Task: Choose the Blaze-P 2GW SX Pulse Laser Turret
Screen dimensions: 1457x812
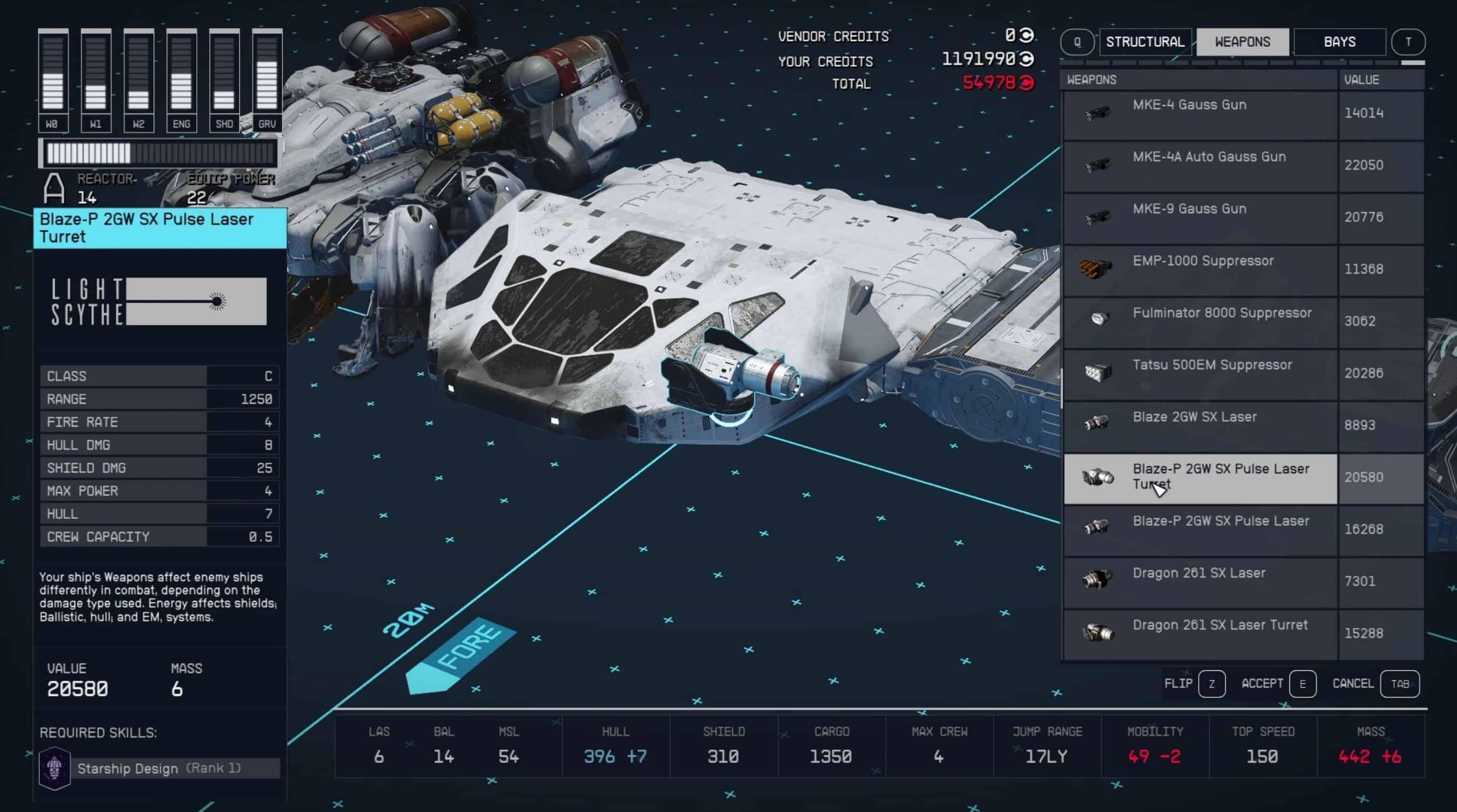Action: pyautogui.click(x=1199, y=478)
